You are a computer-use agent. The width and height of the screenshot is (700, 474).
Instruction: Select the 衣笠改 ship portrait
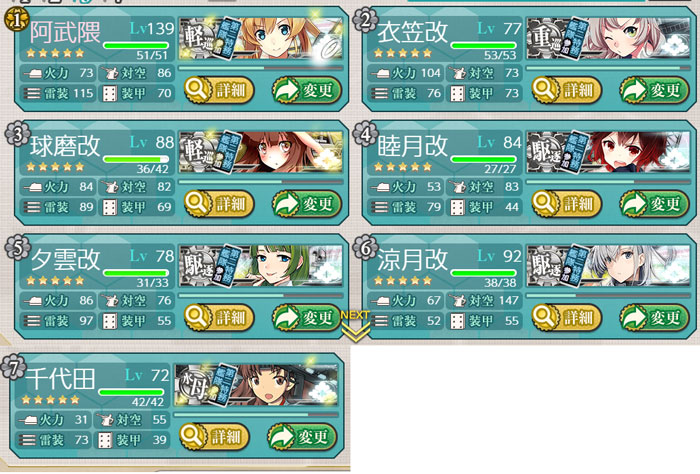[610, 39]
